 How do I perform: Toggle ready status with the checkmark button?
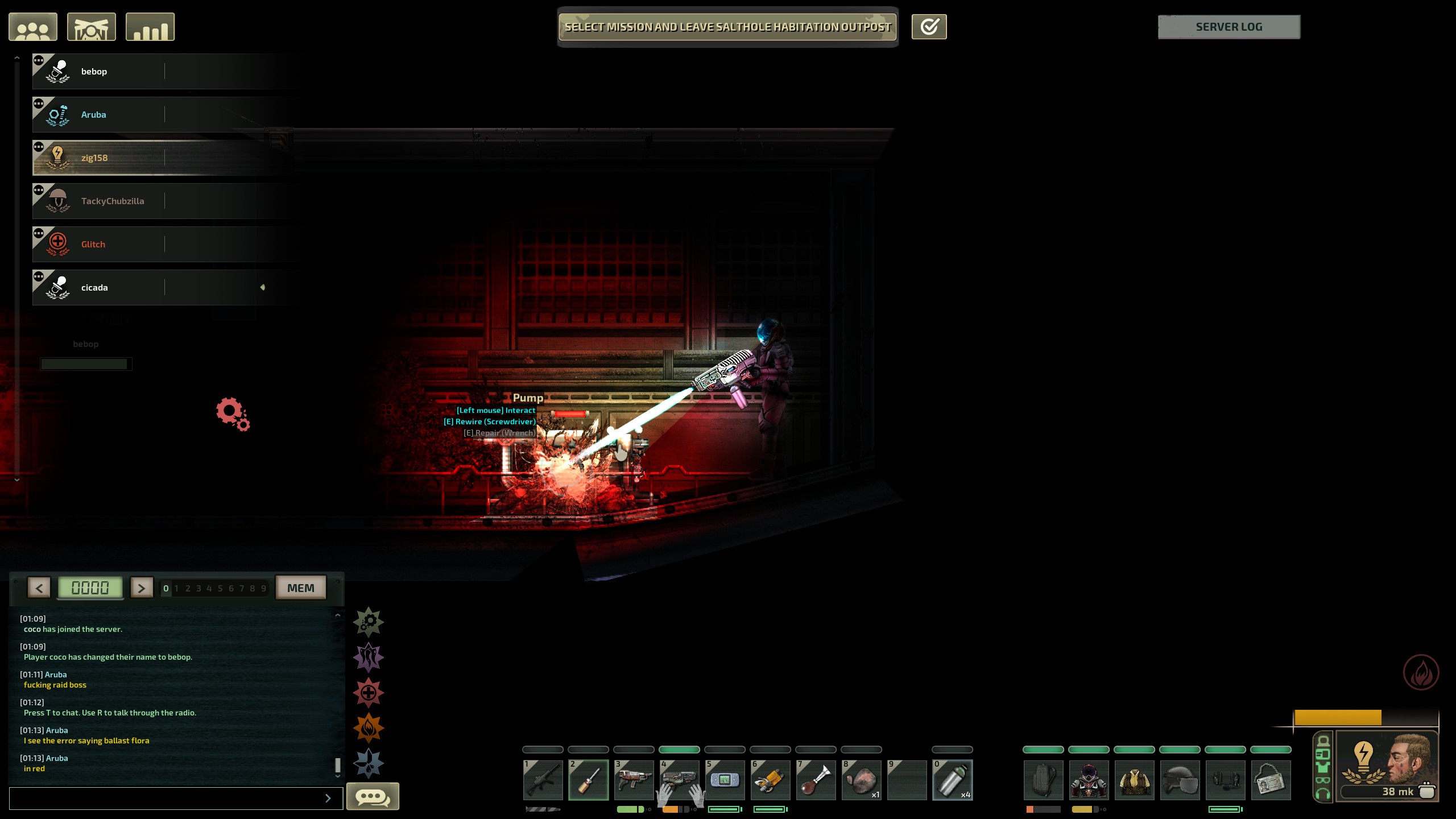click(x=929, y=26)
